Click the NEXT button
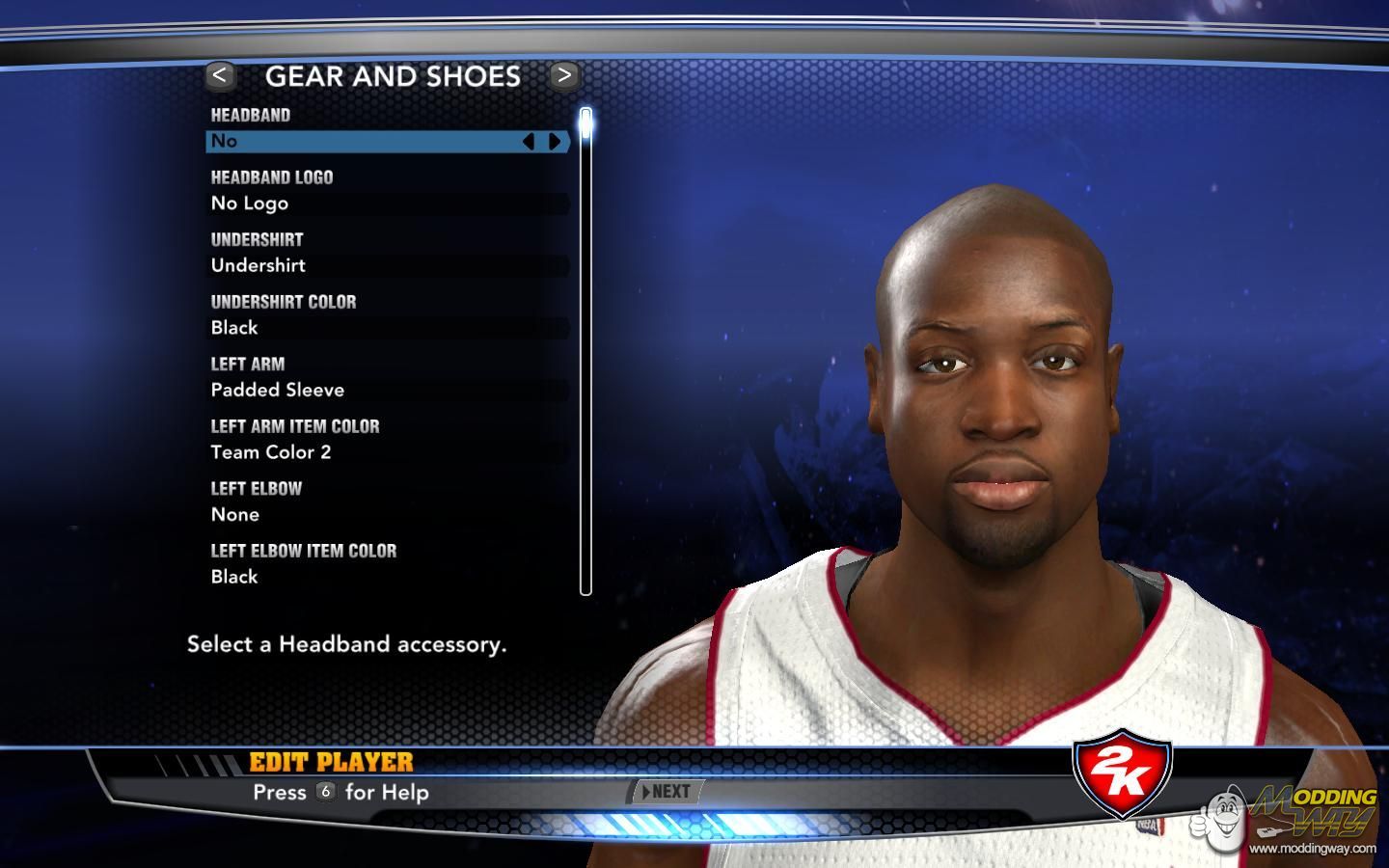 point(667,792)
